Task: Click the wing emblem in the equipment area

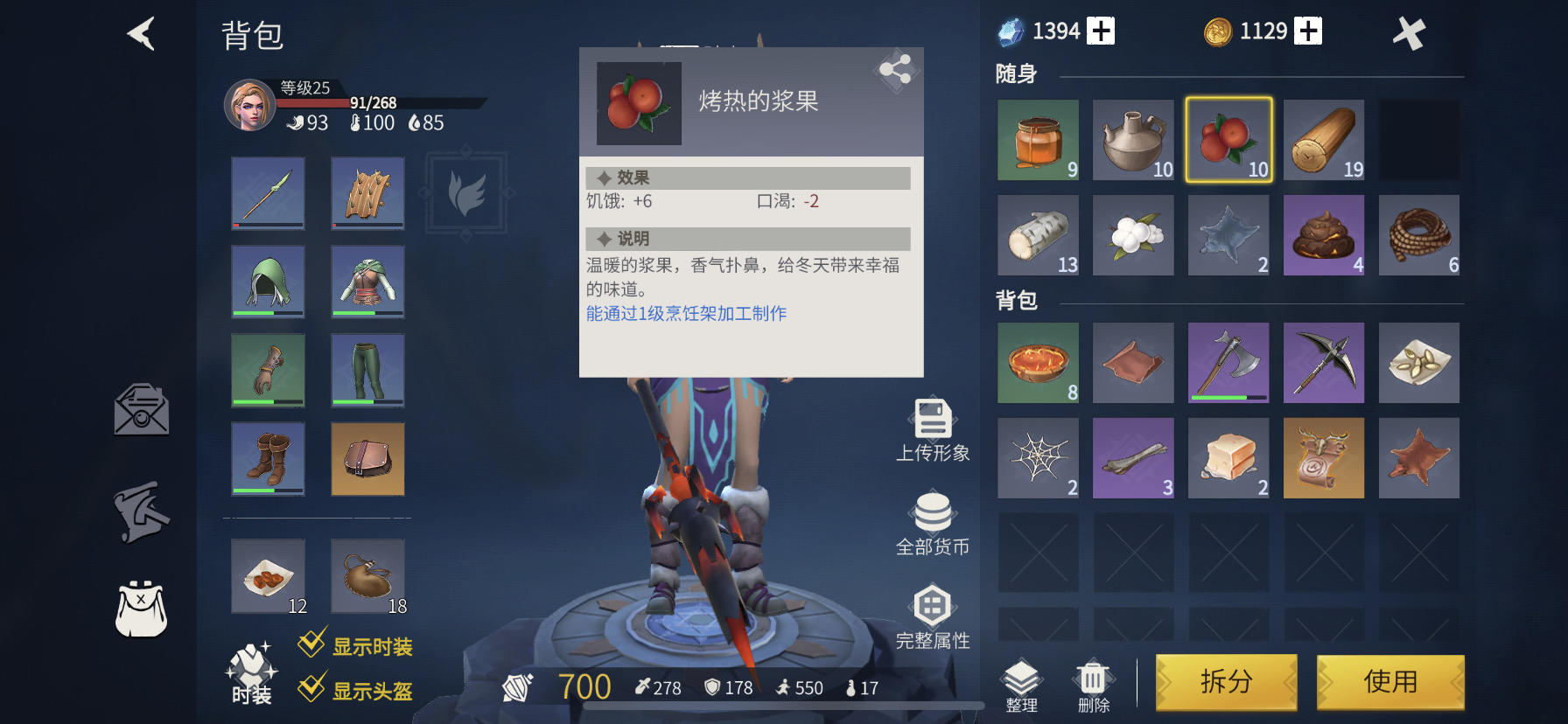Action: coord(466,194)
